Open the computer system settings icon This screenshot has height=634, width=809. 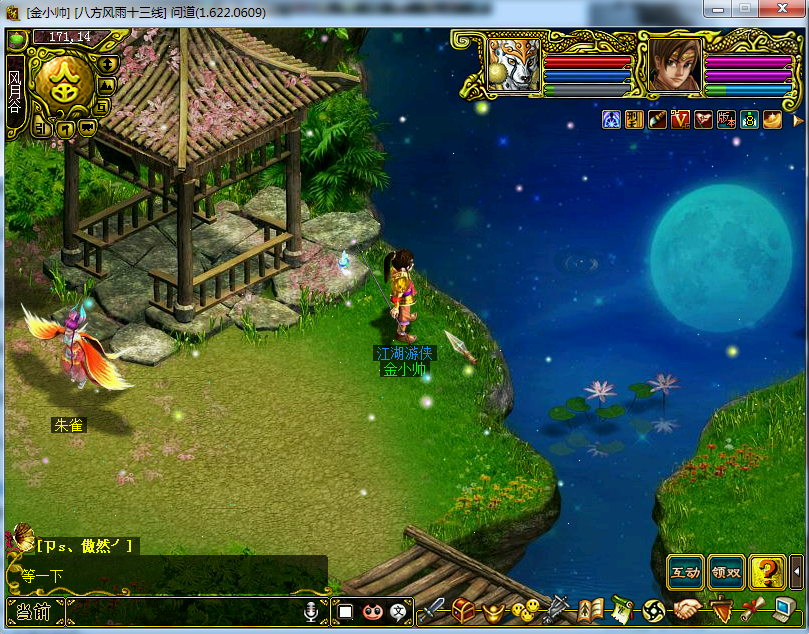pyautogui.click(x=785, y=609)
